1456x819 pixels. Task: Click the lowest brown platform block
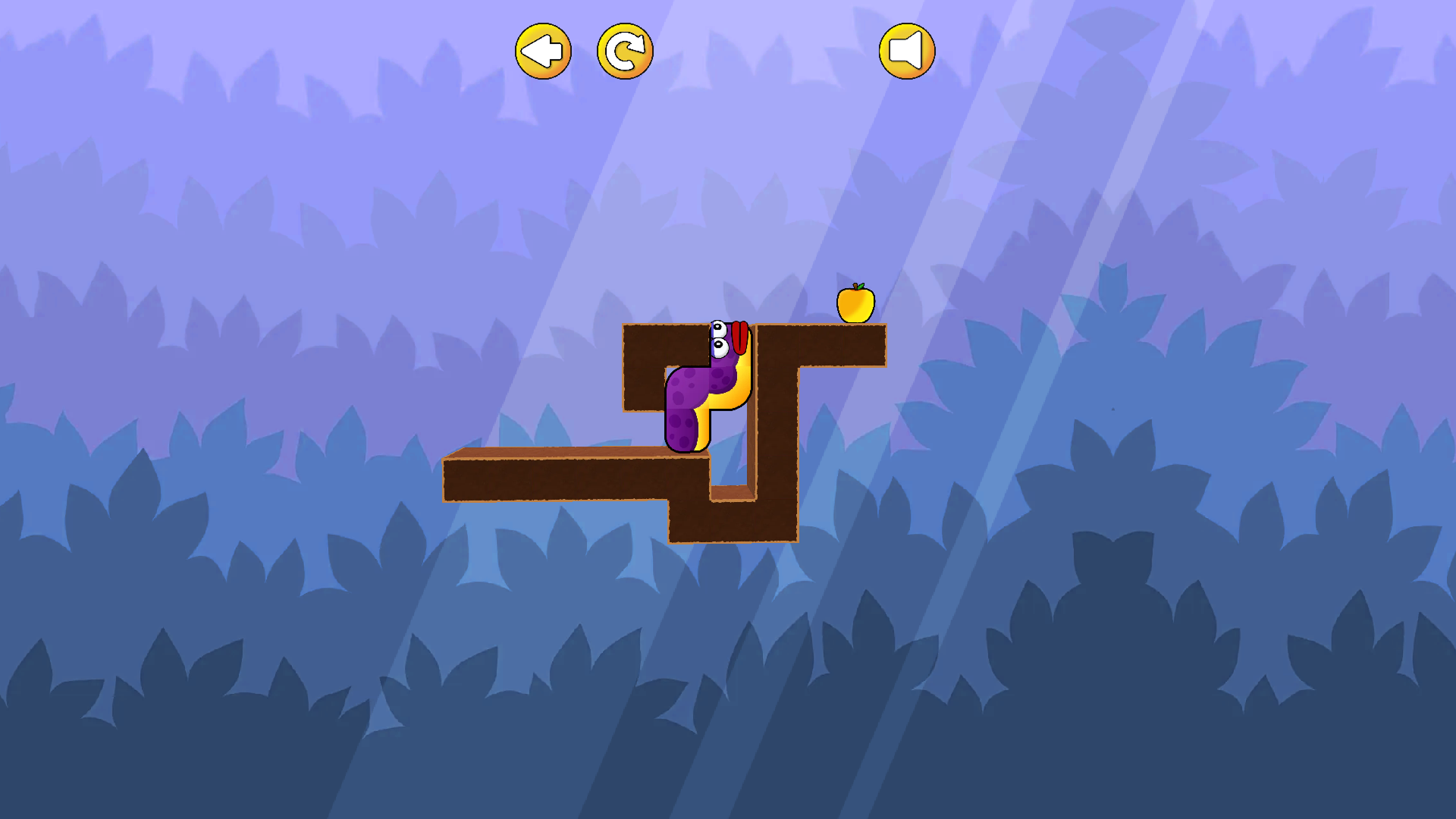coord(732,523)
